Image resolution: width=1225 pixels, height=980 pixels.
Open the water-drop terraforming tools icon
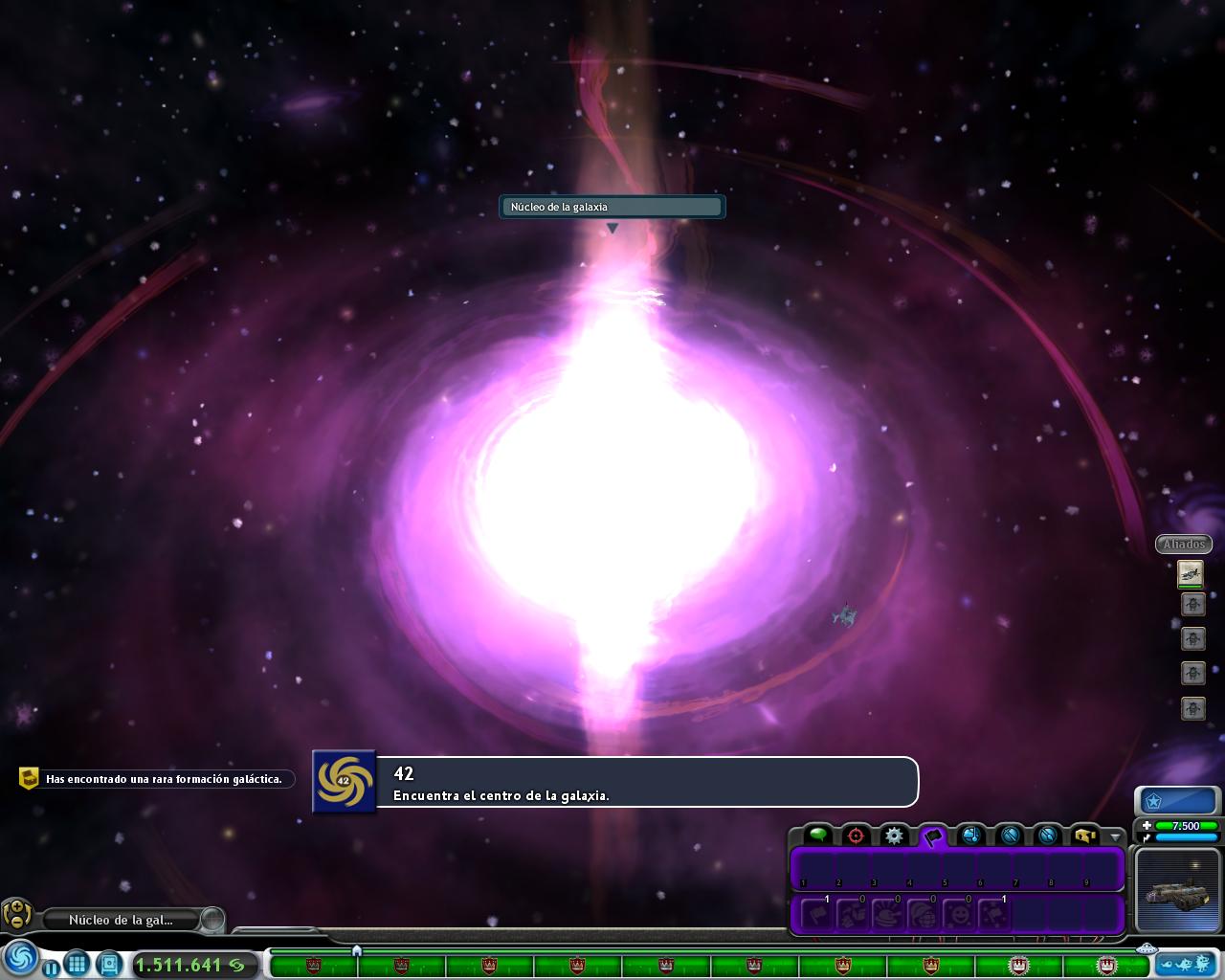[x=970, y=835]
